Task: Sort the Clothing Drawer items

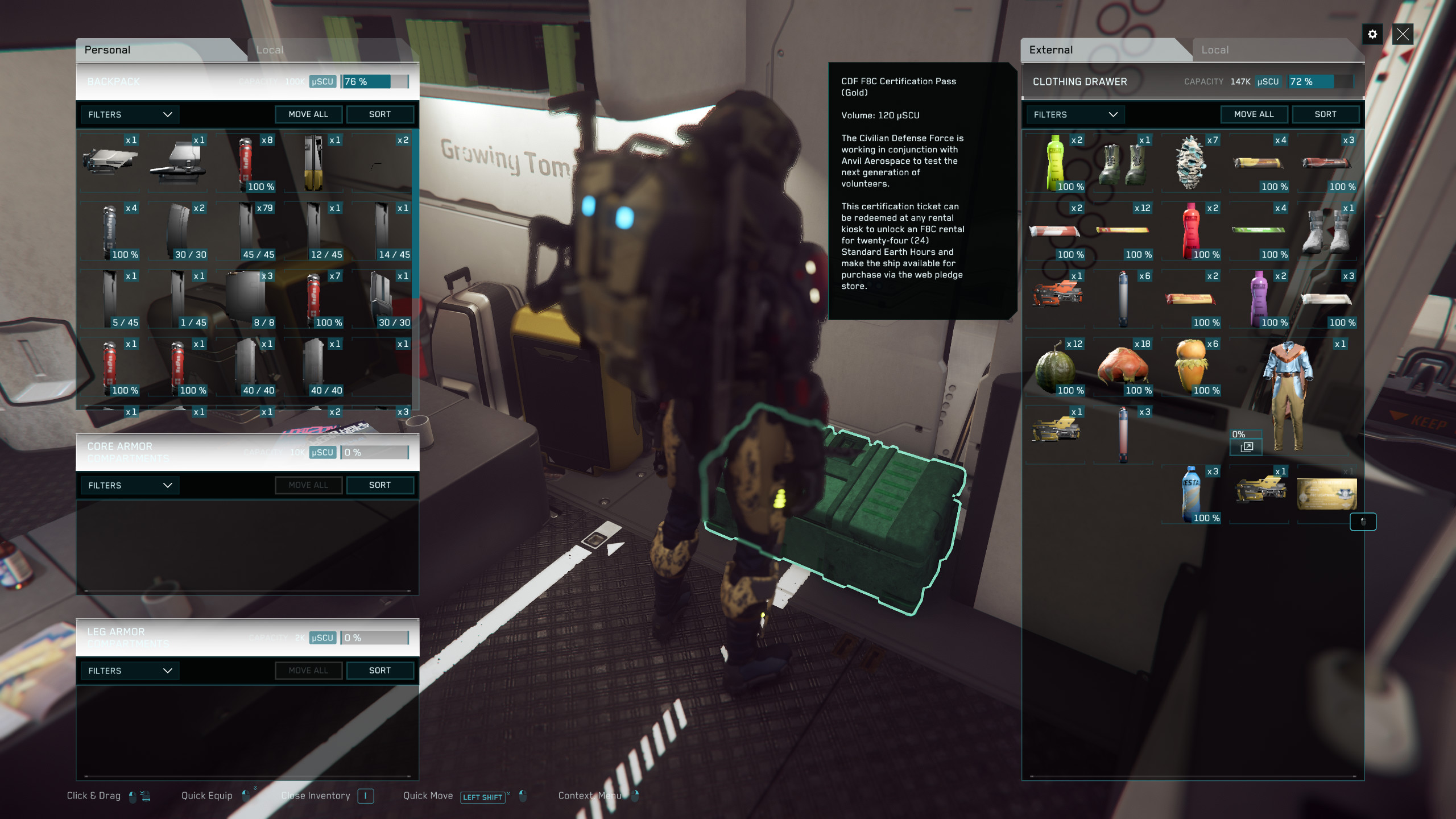Action: pos(1325,114)
